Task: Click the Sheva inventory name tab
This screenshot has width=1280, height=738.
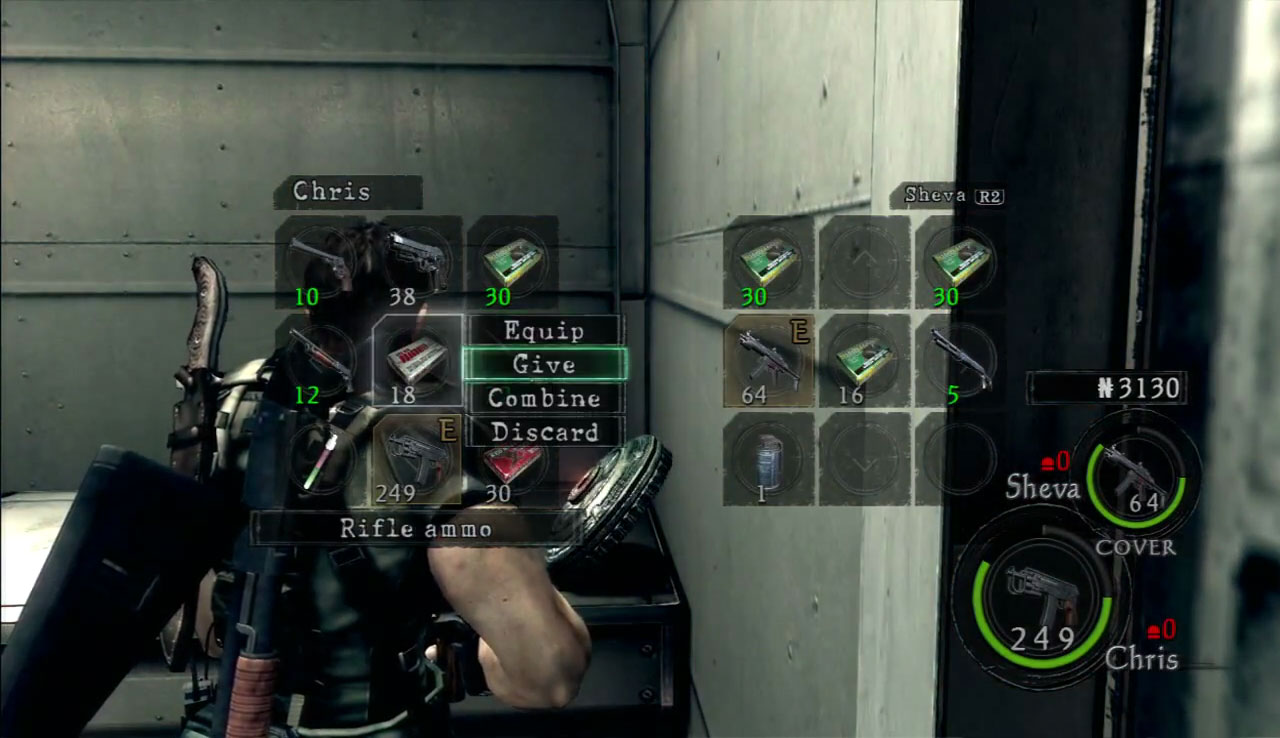Action: [947, 195]
